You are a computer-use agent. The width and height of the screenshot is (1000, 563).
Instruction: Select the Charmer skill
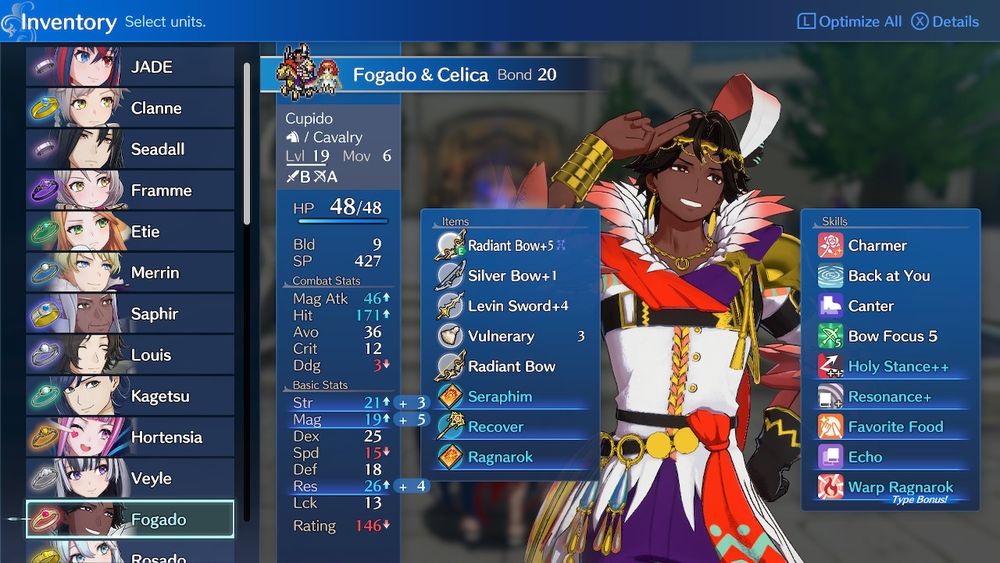click(x=877, y=246)
